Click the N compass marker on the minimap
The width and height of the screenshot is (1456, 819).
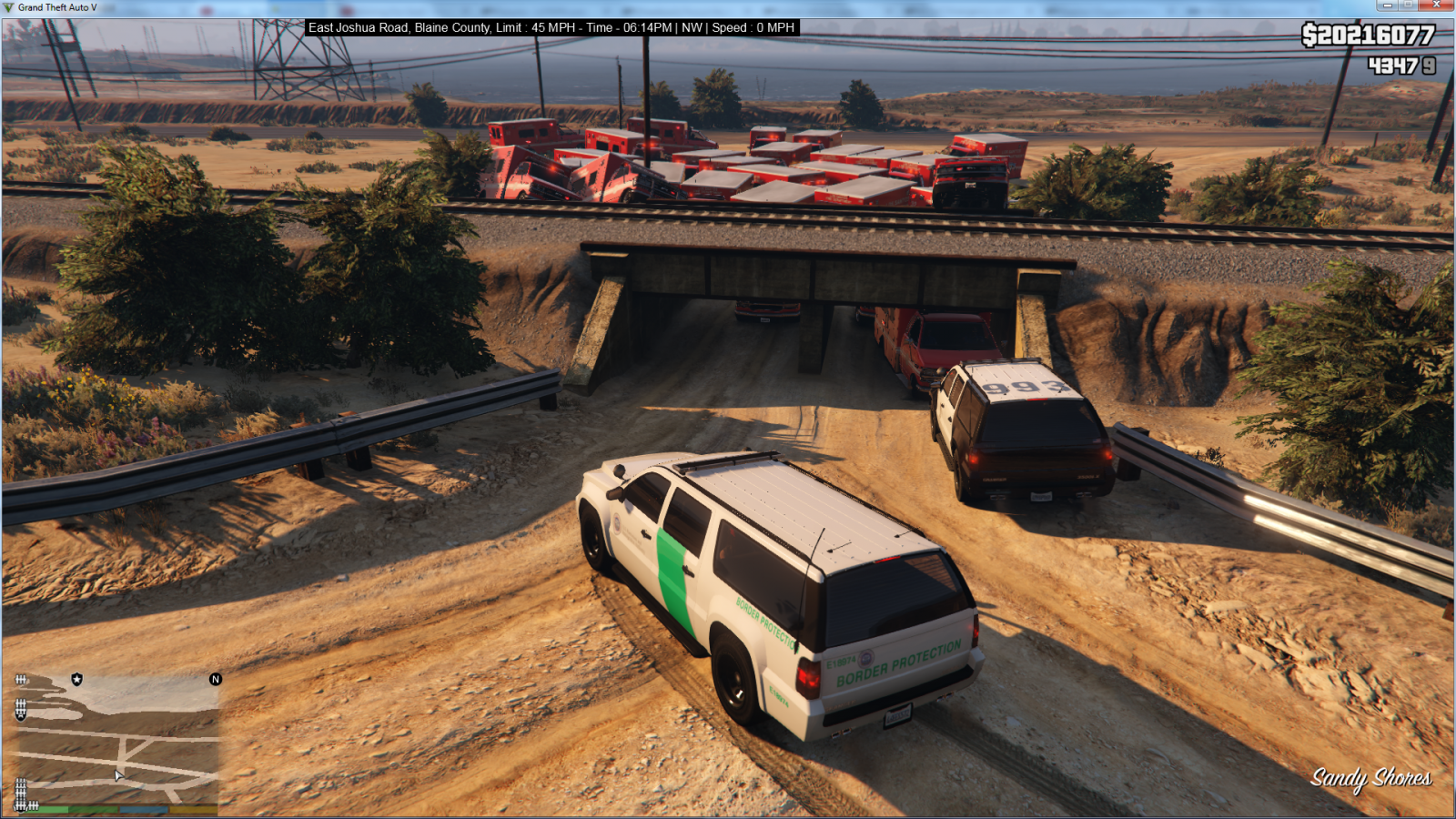215,680
